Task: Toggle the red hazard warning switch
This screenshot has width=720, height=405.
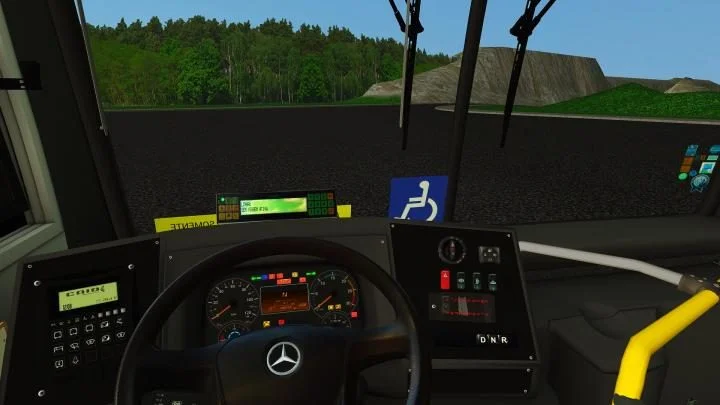Action: (x=445, y=280)
